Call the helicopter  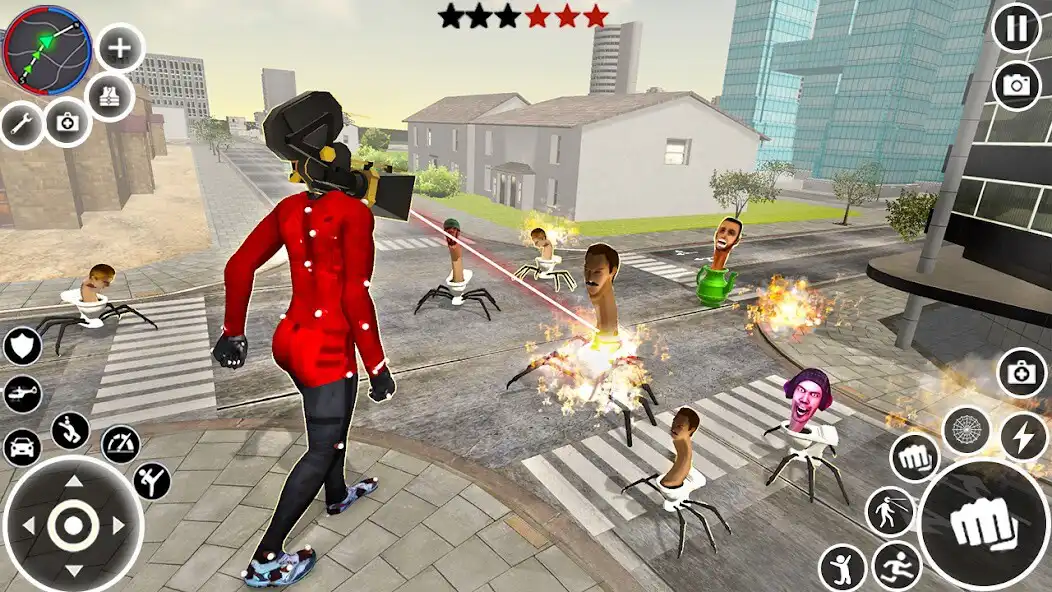[22, 394]
